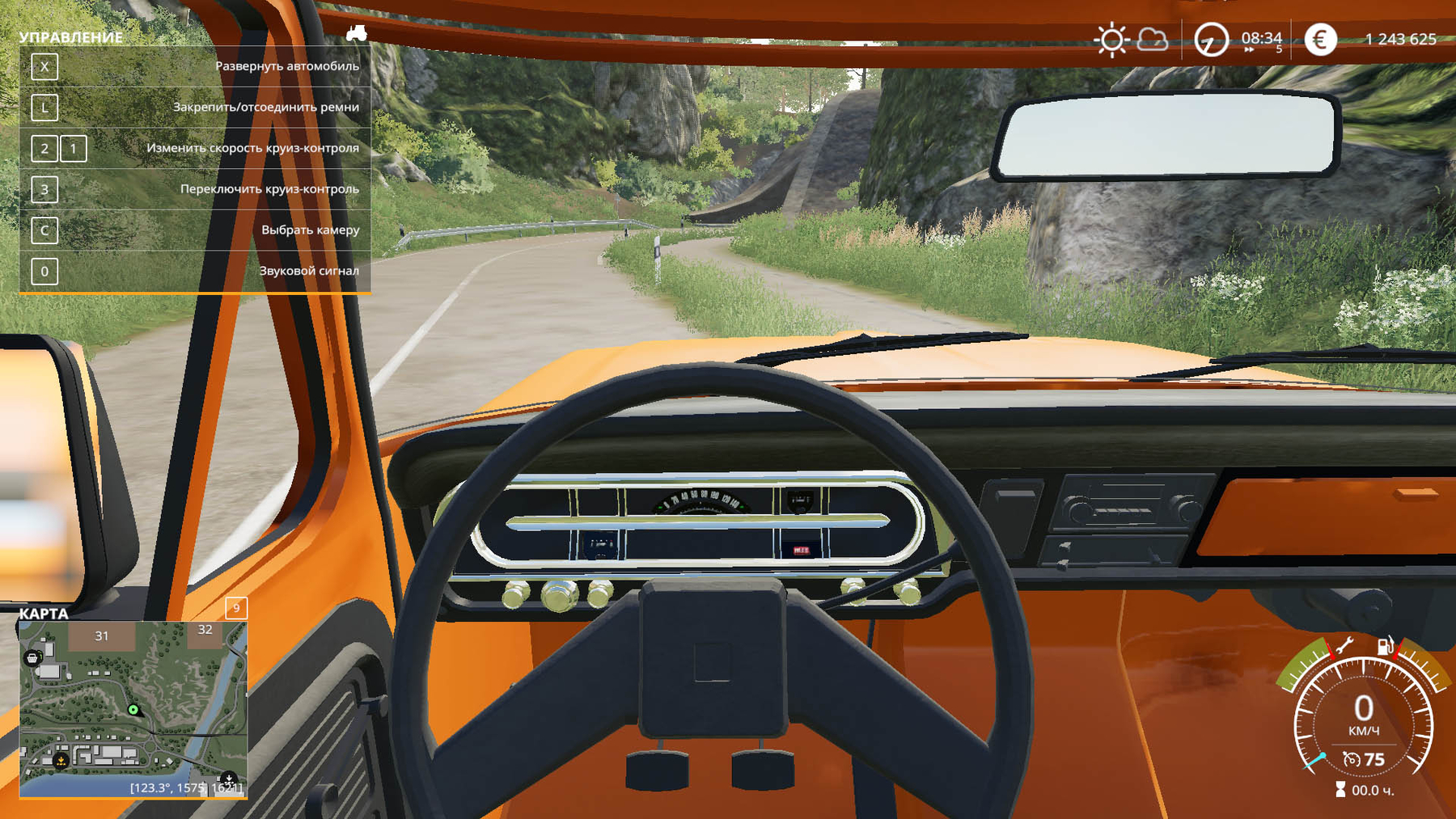Click the cruise control icon next to 75
The width and height of the screenshot is (1456, 819).
pos(1351,759)
